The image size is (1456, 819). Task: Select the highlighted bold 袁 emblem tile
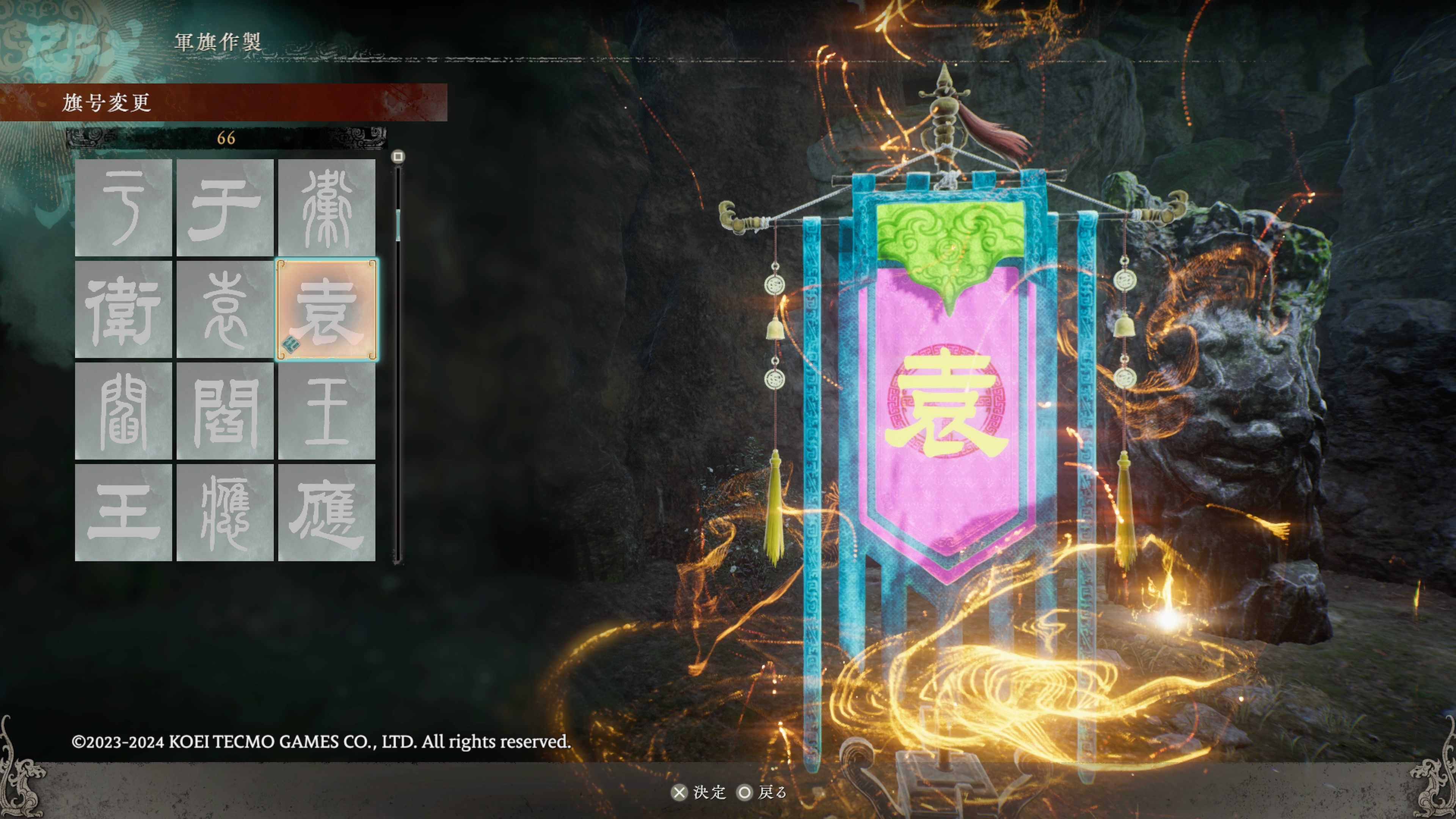pyautogui.click(x=327, y=309)
